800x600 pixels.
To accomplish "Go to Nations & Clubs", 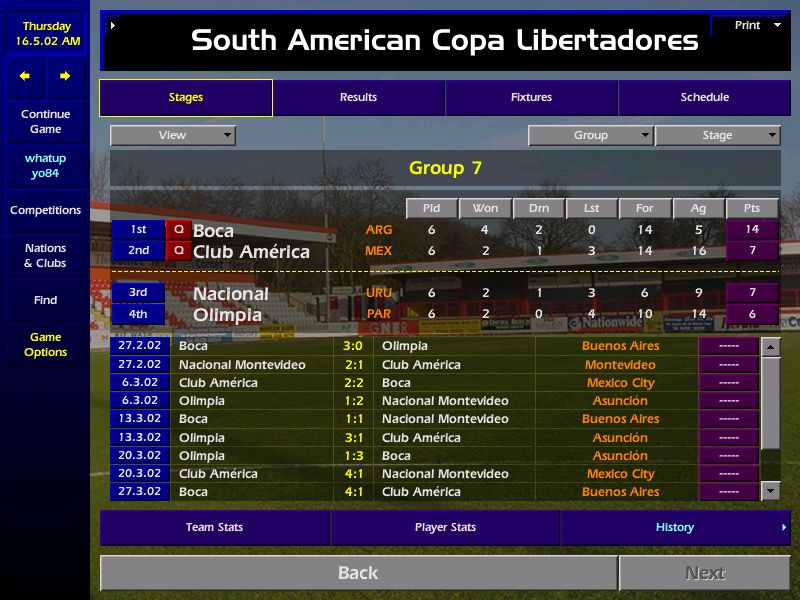I will [45, 256].
